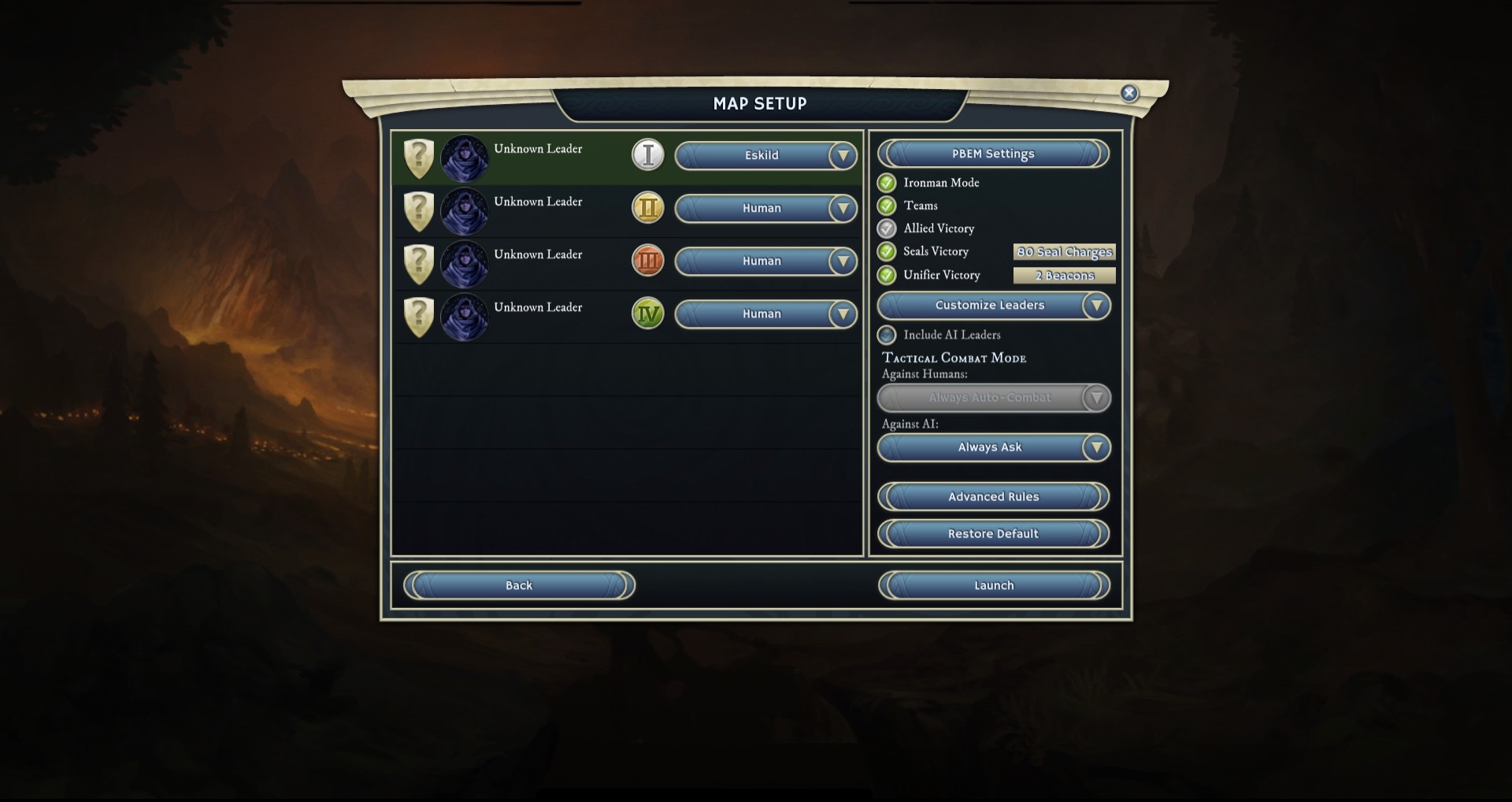Change the 2 Beacons value
This screenshot has height=802, width=1512.
(x=1064, y=276)
